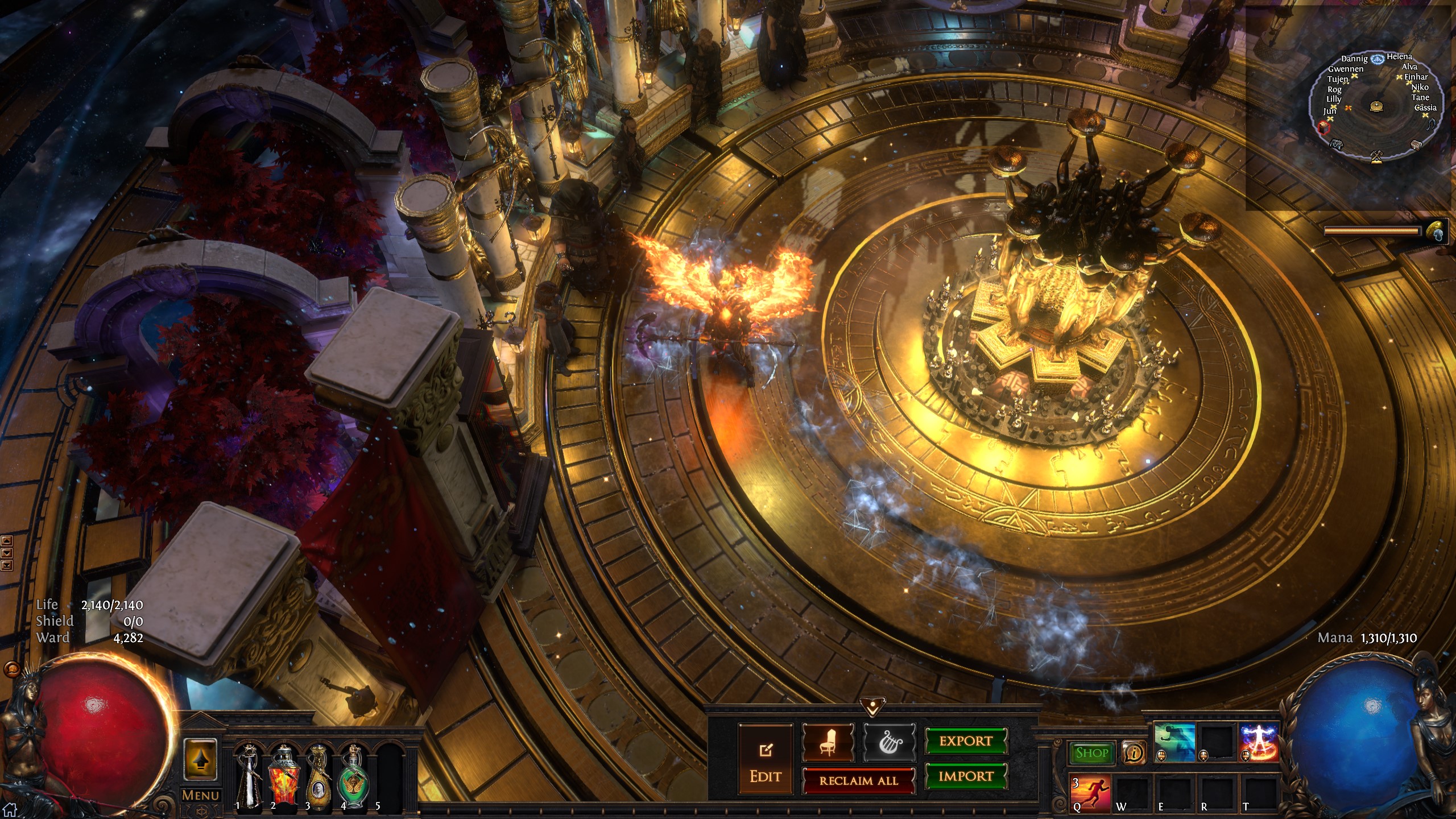Open hideout Edit mode
This screenshot has height=819, width=1456.
[765, 759]
